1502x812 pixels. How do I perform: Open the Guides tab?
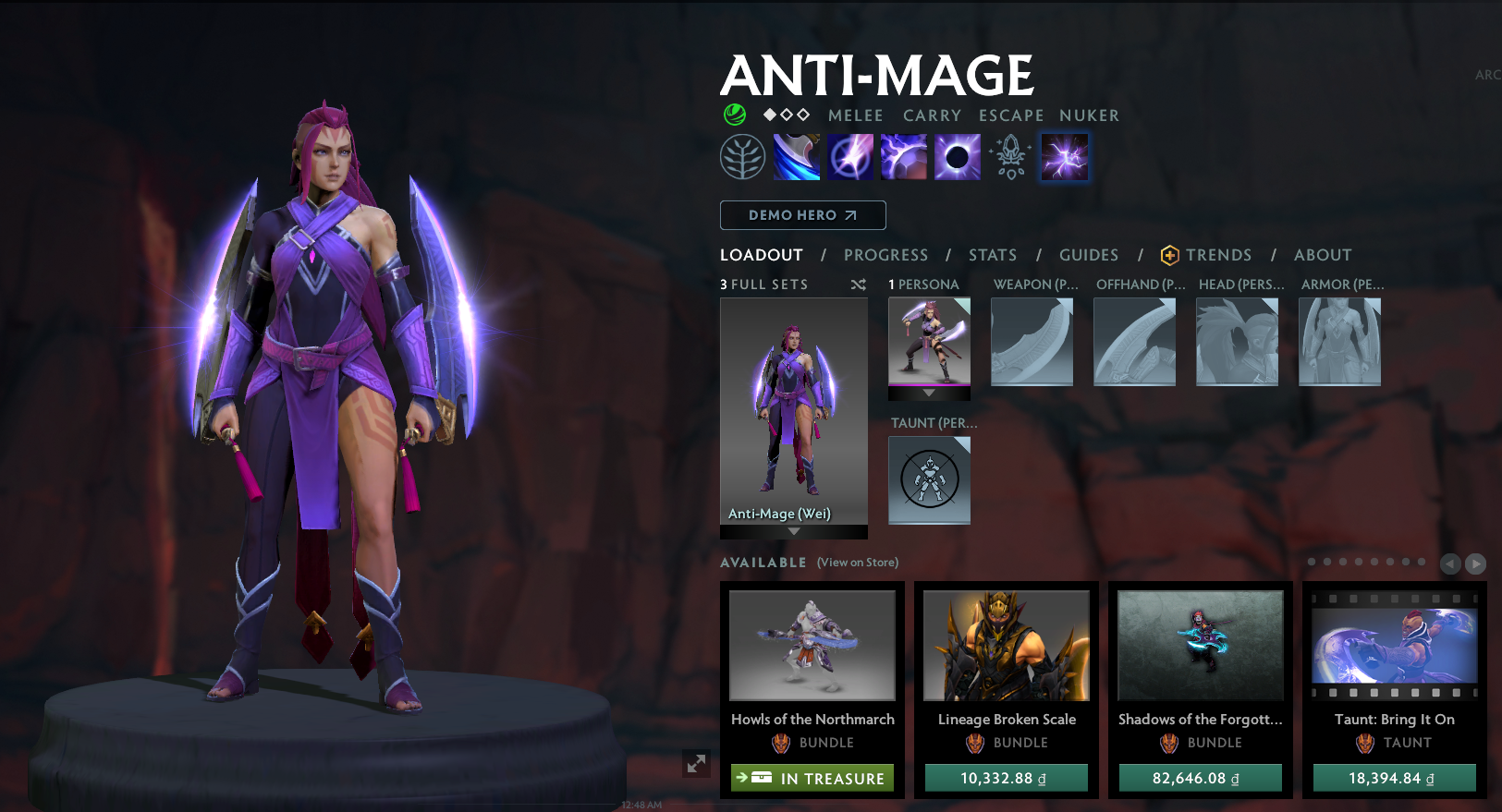pos(1089,255)
